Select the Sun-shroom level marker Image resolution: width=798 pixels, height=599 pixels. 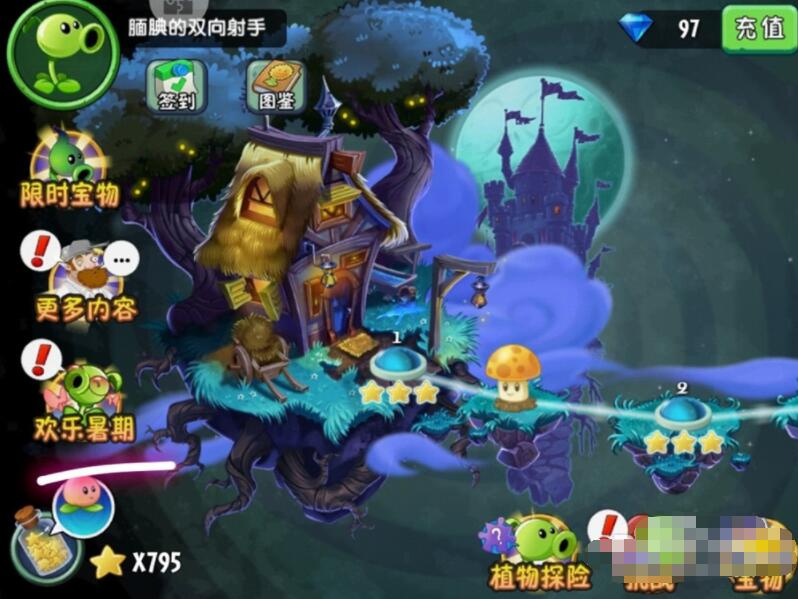coord(513,376)
